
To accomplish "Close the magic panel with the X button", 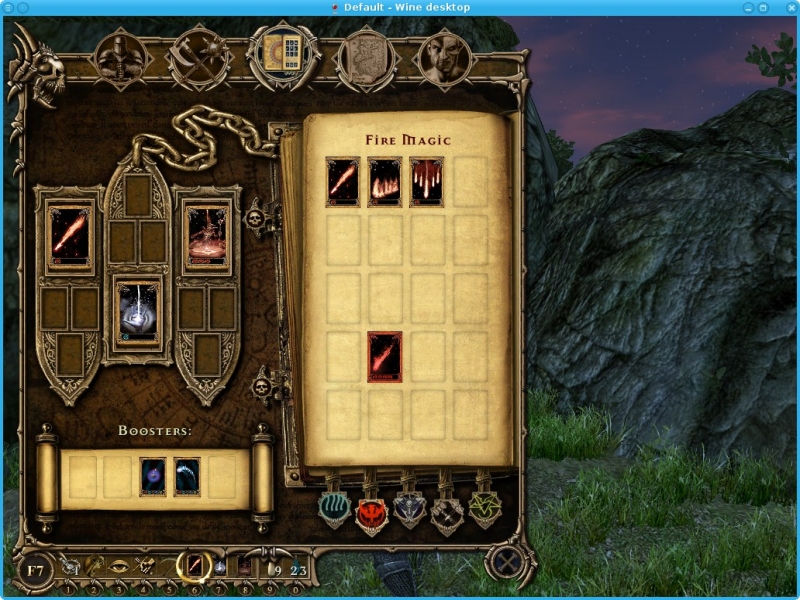I will click(507, 562).
